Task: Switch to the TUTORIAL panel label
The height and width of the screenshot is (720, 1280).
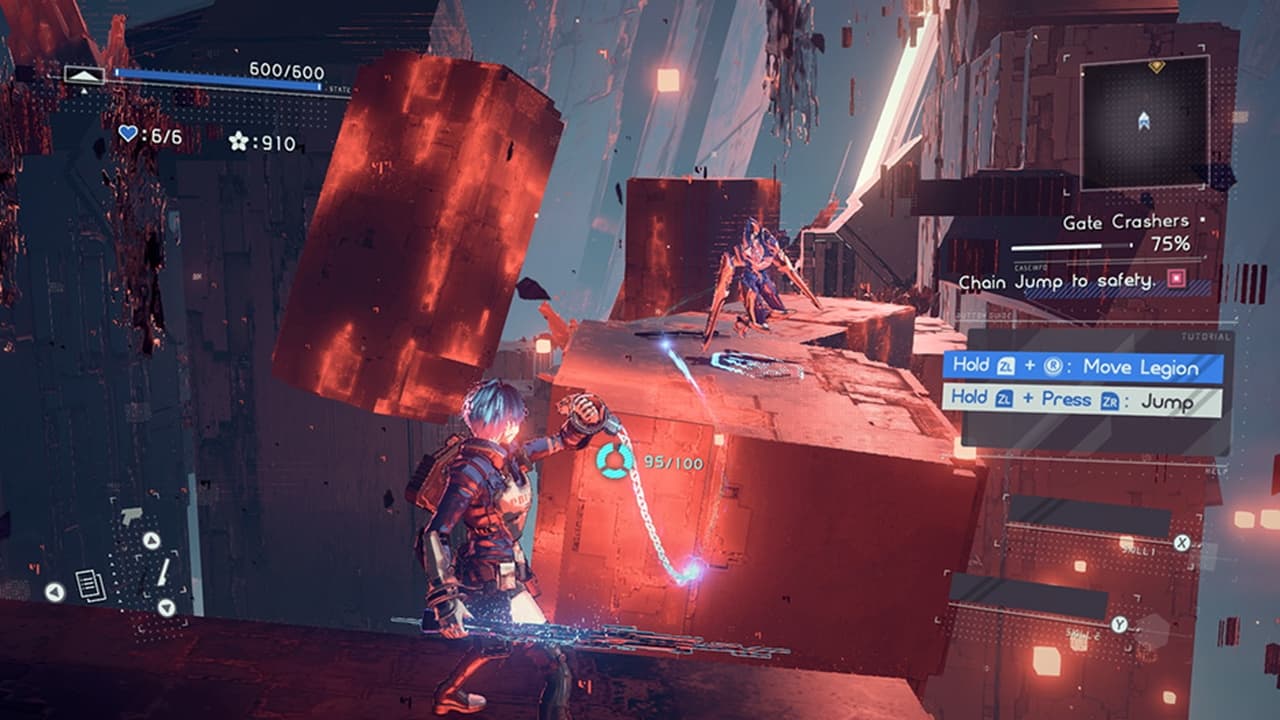Action: pyautogui.click(x=1206, y=336)
